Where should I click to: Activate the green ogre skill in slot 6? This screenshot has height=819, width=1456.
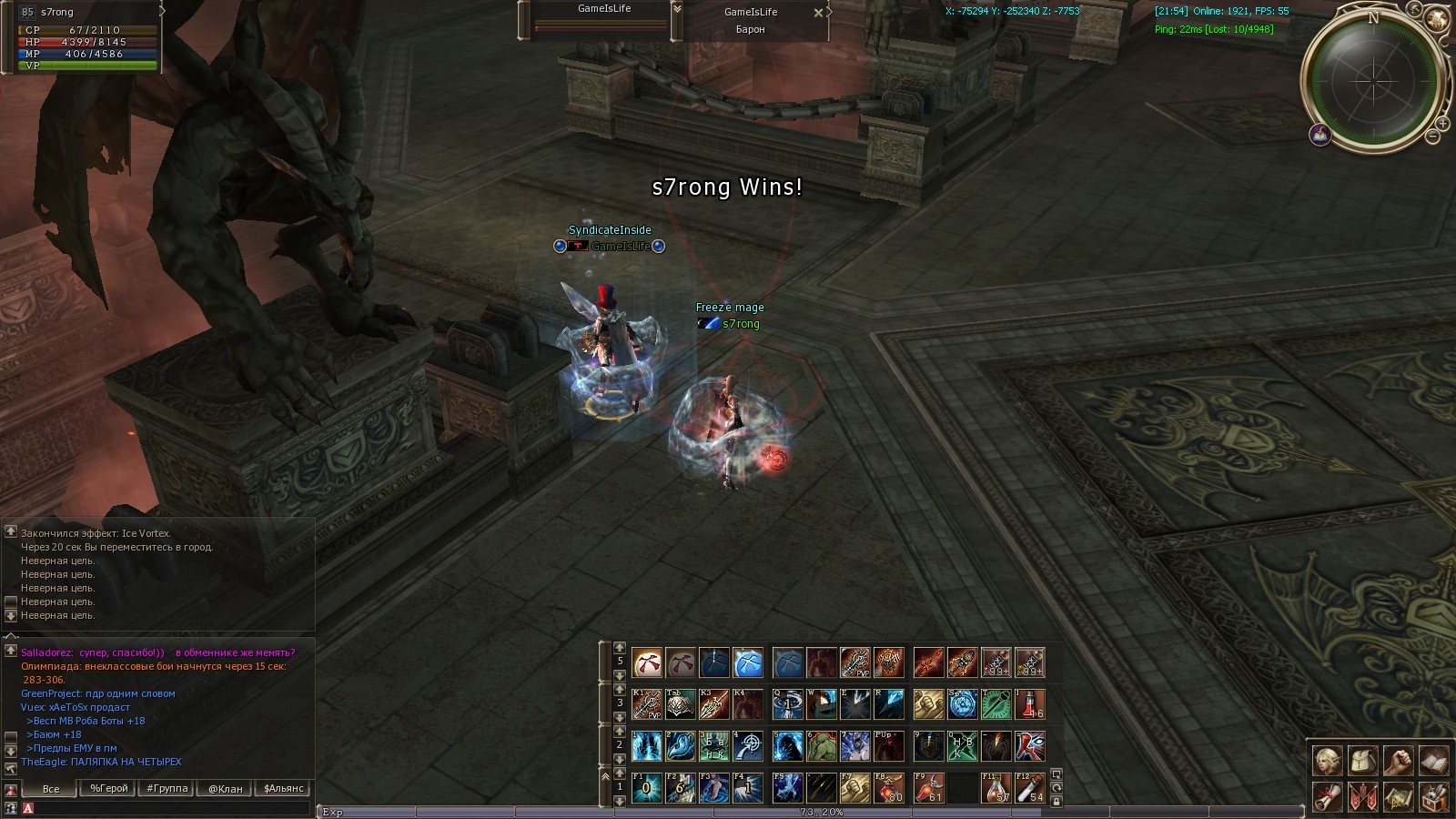821,746
